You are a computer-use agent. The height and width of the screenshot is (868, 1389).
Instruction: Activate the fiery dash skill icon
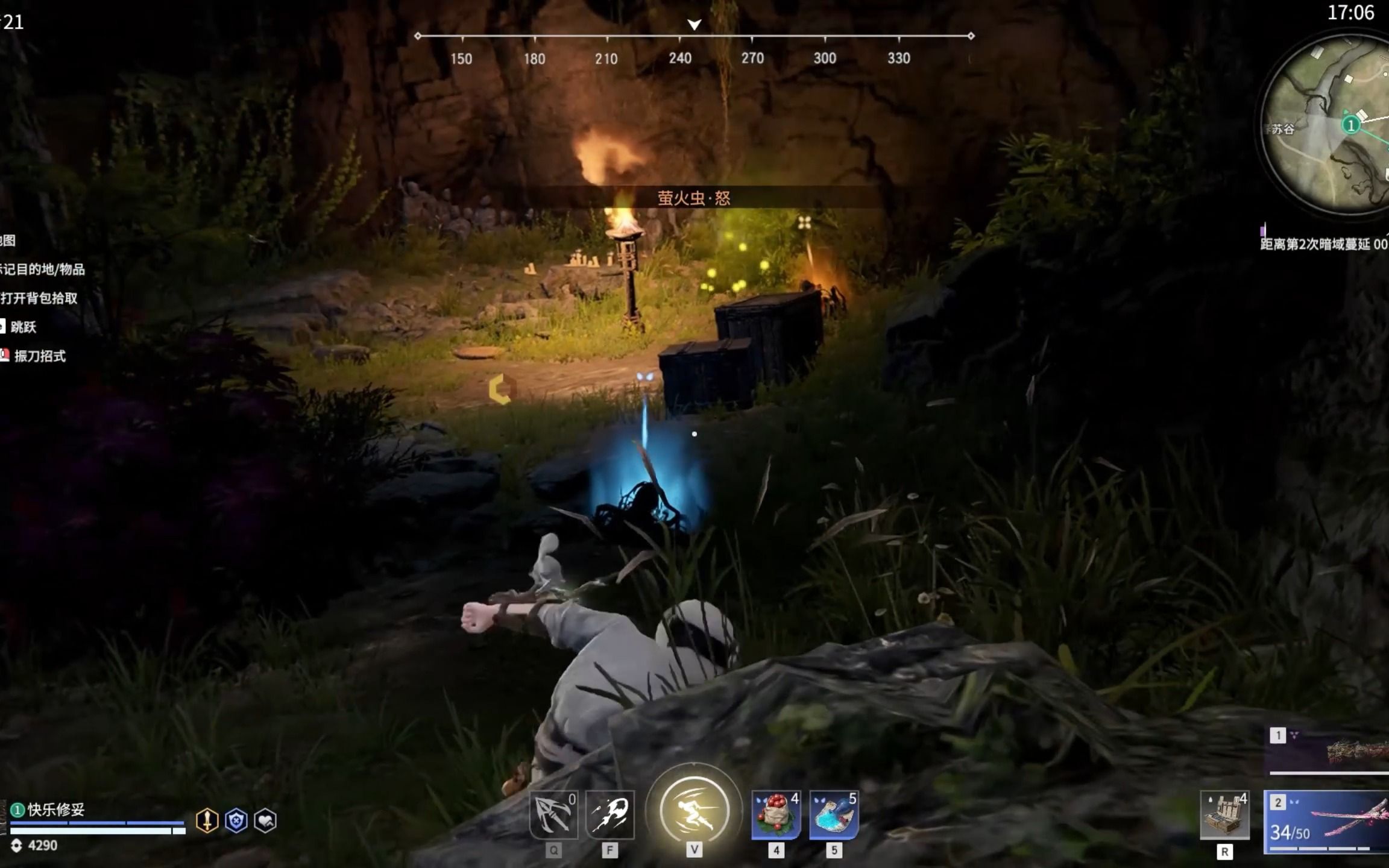(609, 814)
